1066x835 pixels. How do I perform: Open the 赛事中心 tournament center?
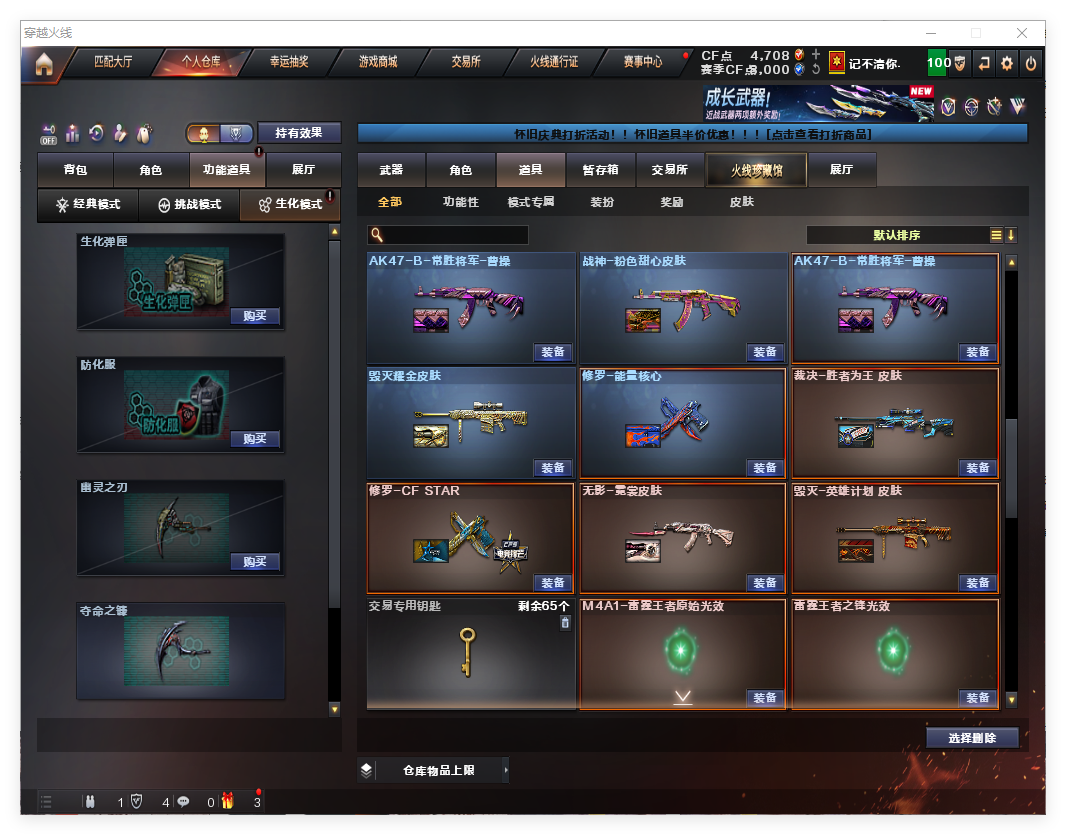tap(642, 62)
